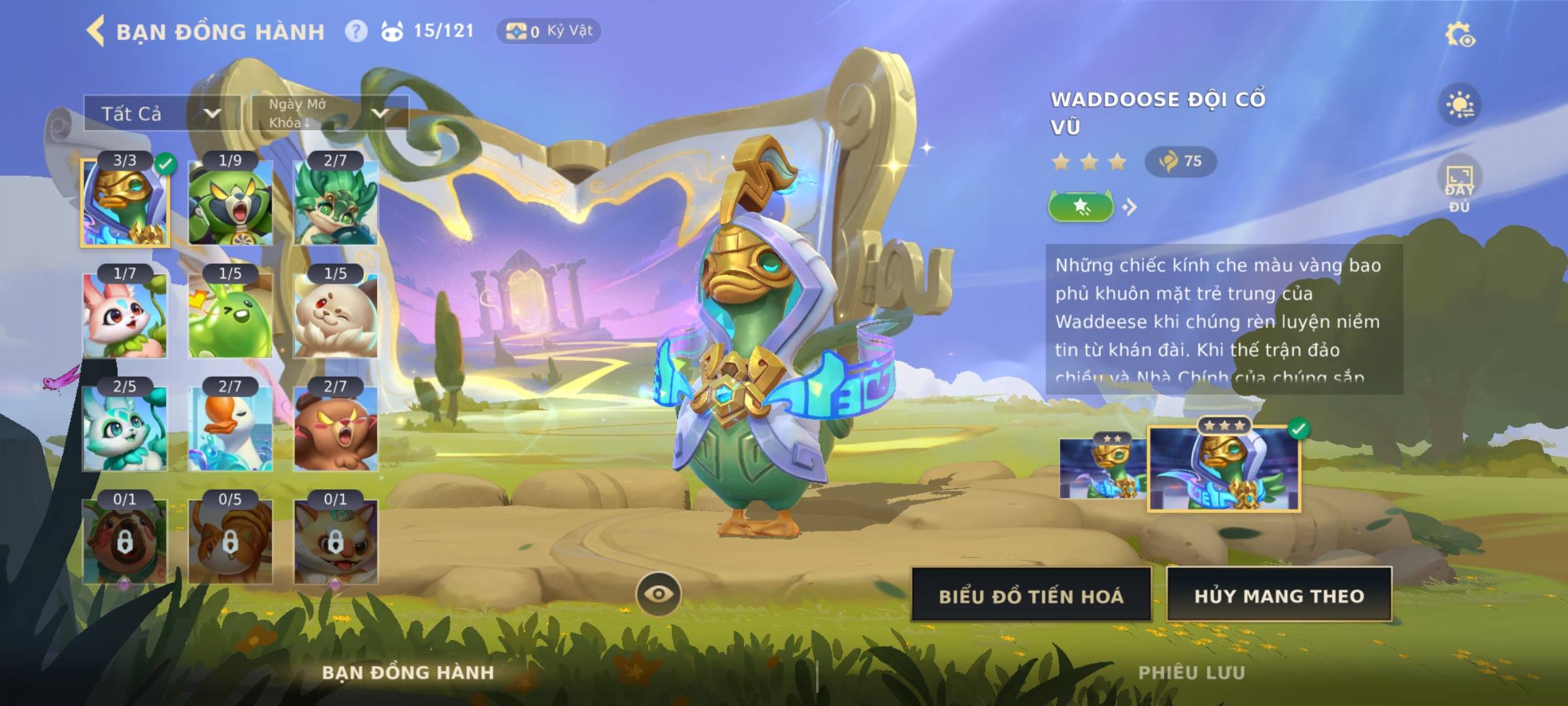Open the Ngày Mở Khóa sort dropdown

[x=330, y=113]
